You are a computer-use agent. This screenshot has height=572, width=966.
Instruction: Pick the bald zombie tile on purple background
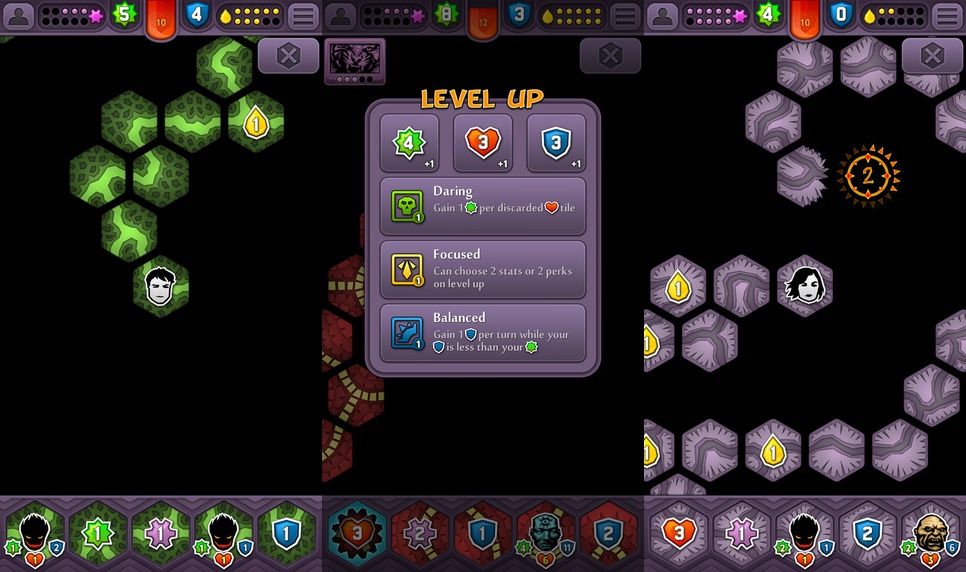pyautogui.click(x=930, y=532)
